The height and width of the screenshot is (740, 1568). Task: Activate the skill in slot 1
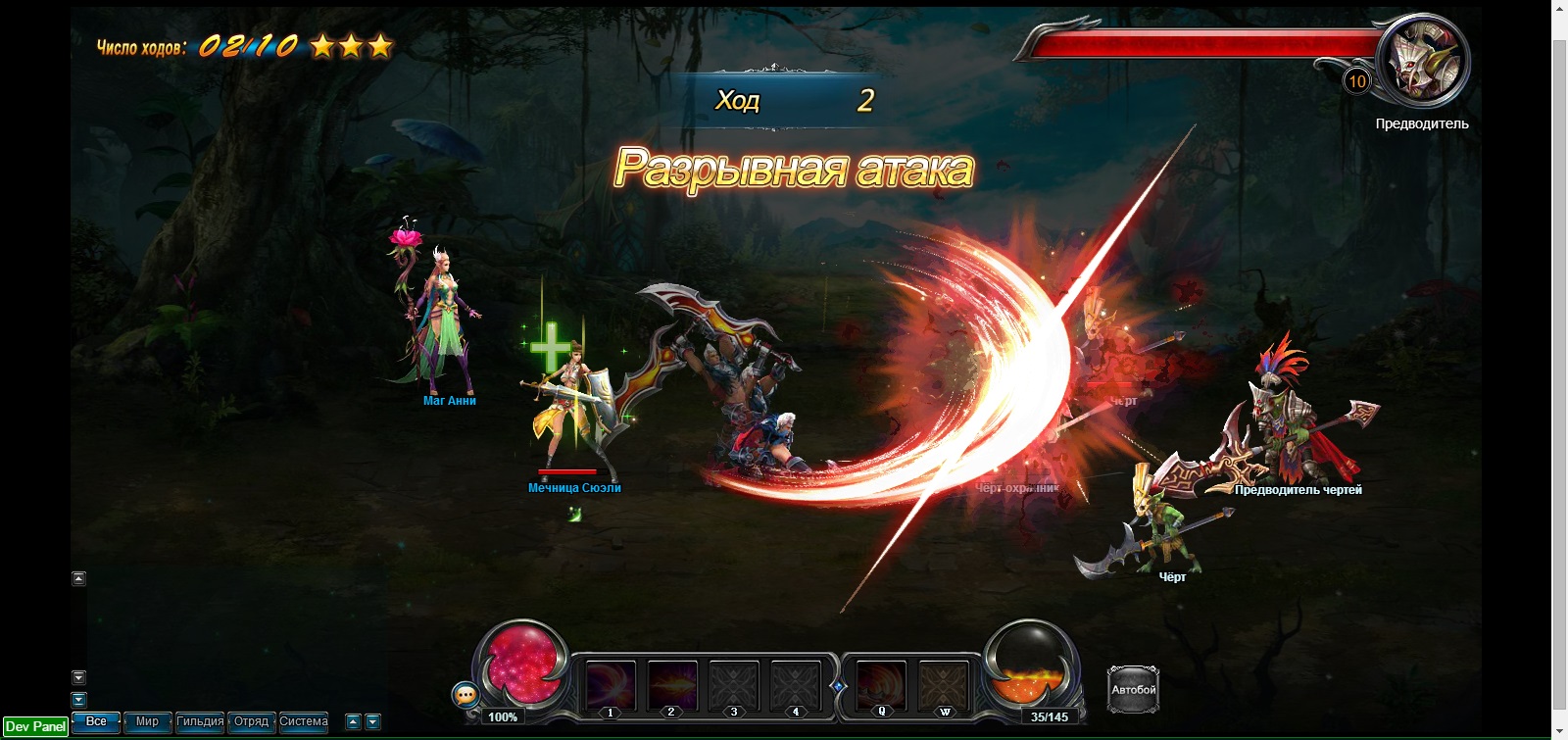click(610, 685)
